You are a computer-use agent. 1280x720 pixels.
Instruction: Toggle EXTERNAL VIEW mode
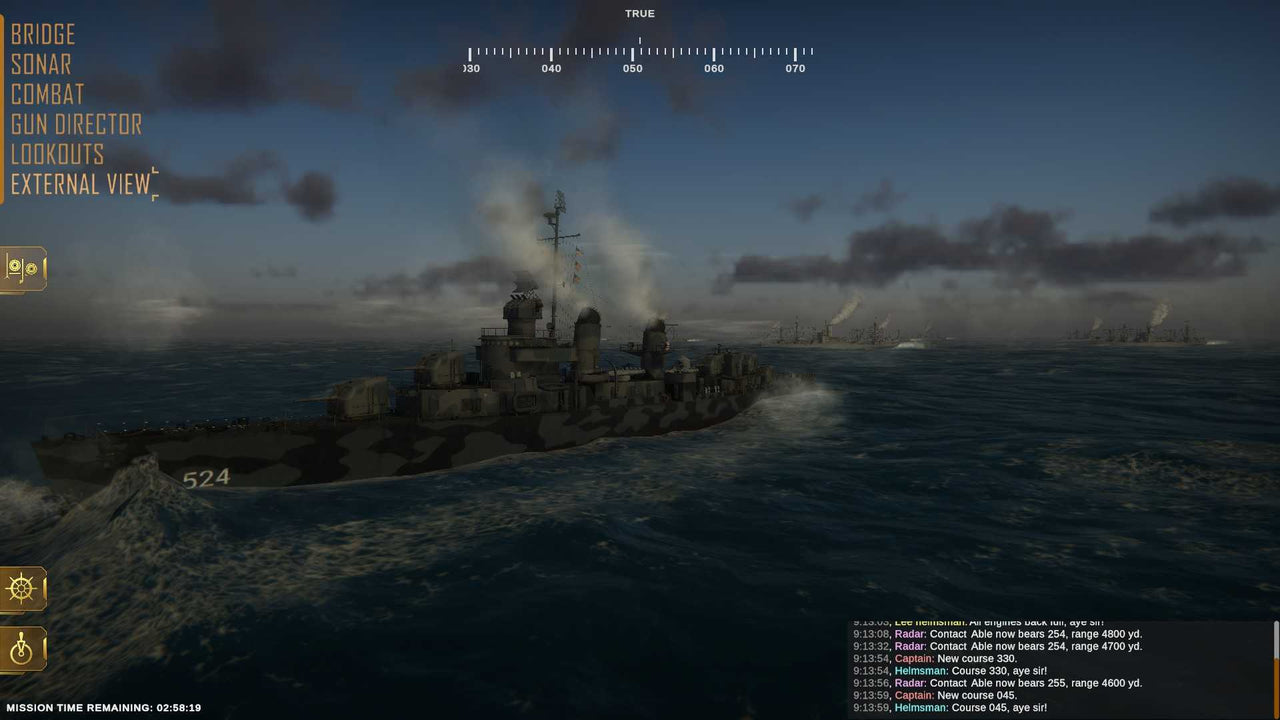click(x=80, y=184)
